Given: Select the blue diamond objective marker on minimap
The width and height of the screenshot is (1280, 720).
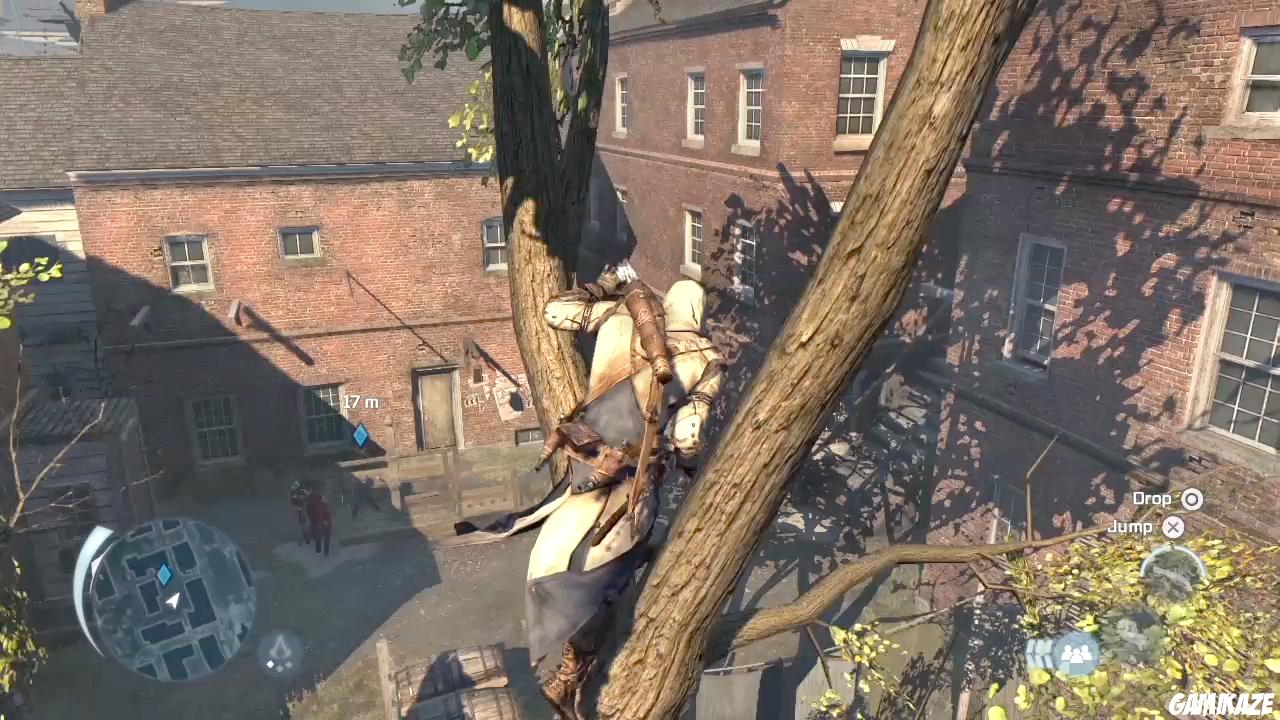Looking at the screenshot, I should pyautogui.click(x=164, y=573).
